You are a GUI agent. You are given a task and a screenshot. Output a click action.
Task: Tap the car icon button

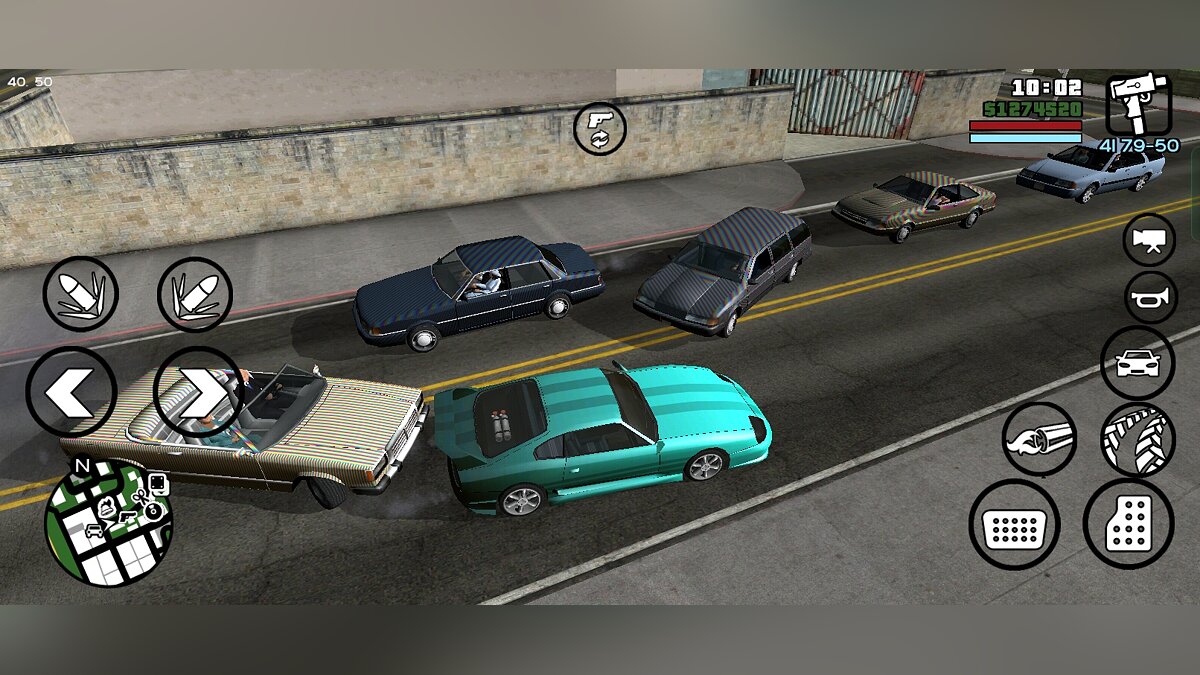[1138, 363]
